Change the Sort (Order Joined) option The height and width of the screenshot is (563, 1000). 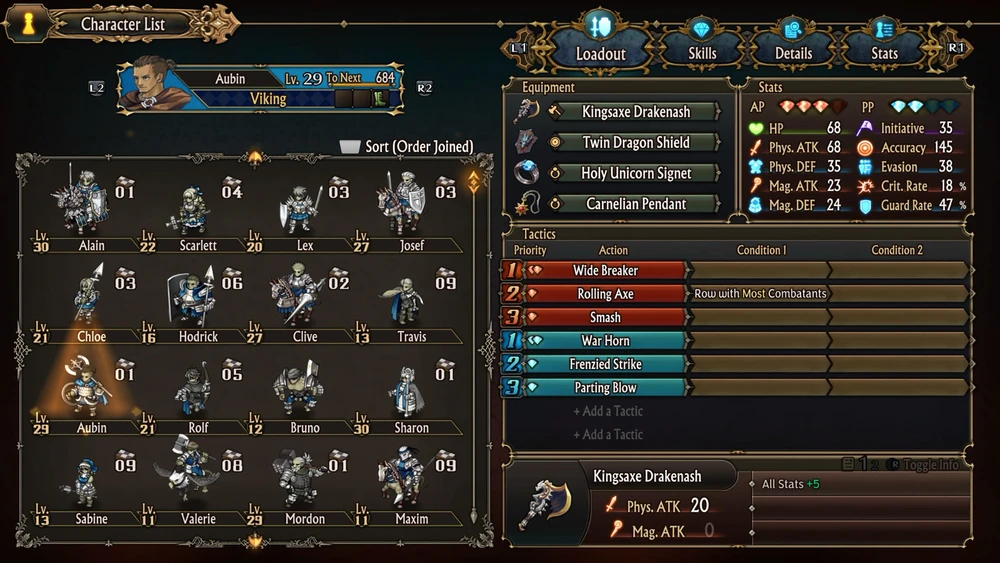click(x=407, y=147)
